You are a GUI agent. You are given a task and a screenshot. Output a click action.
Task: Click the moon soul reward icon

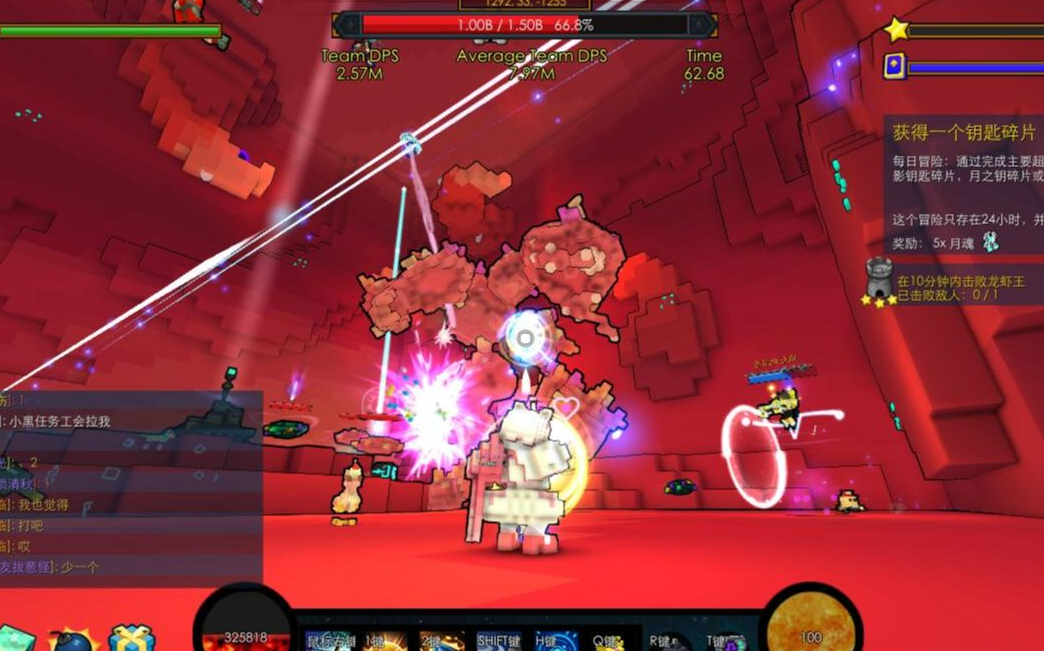pos(989,241)
